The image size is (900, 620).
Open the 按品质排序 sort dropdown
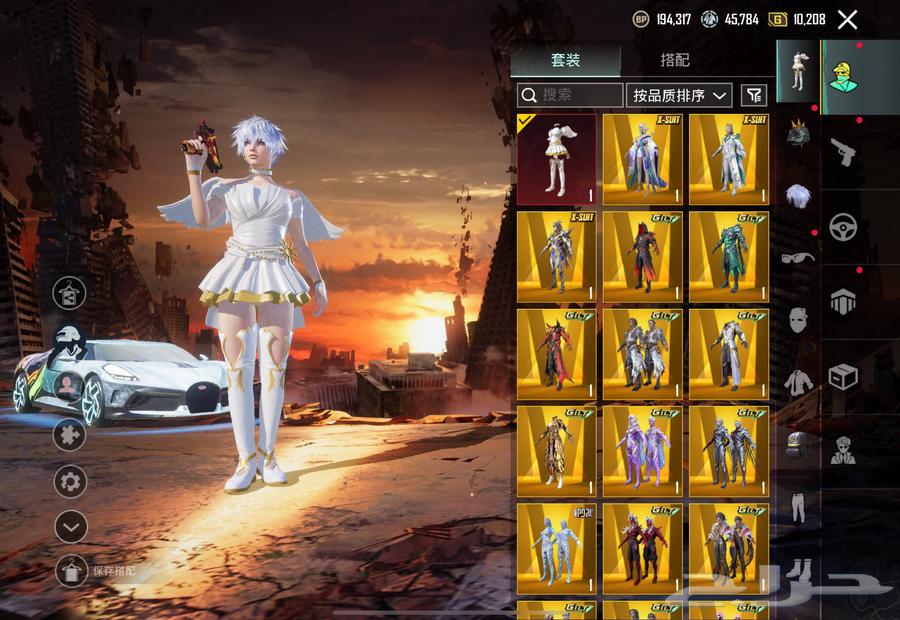(x=679, y=95)
